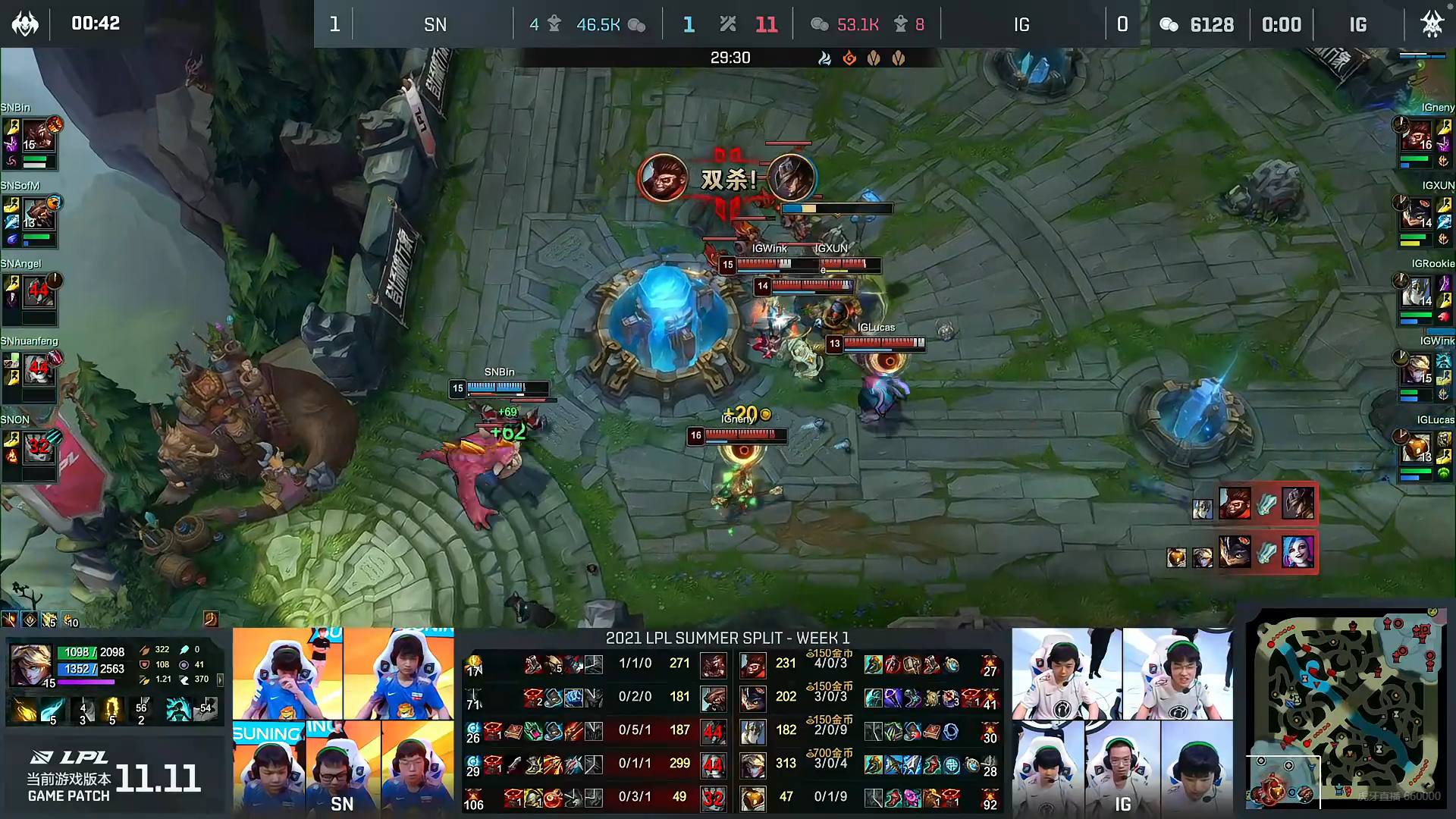Image resolution: width=1456 pixels, height=819 pixels.
Task: Select IGLucas's champion portrait
Action: pos(1417,449)
